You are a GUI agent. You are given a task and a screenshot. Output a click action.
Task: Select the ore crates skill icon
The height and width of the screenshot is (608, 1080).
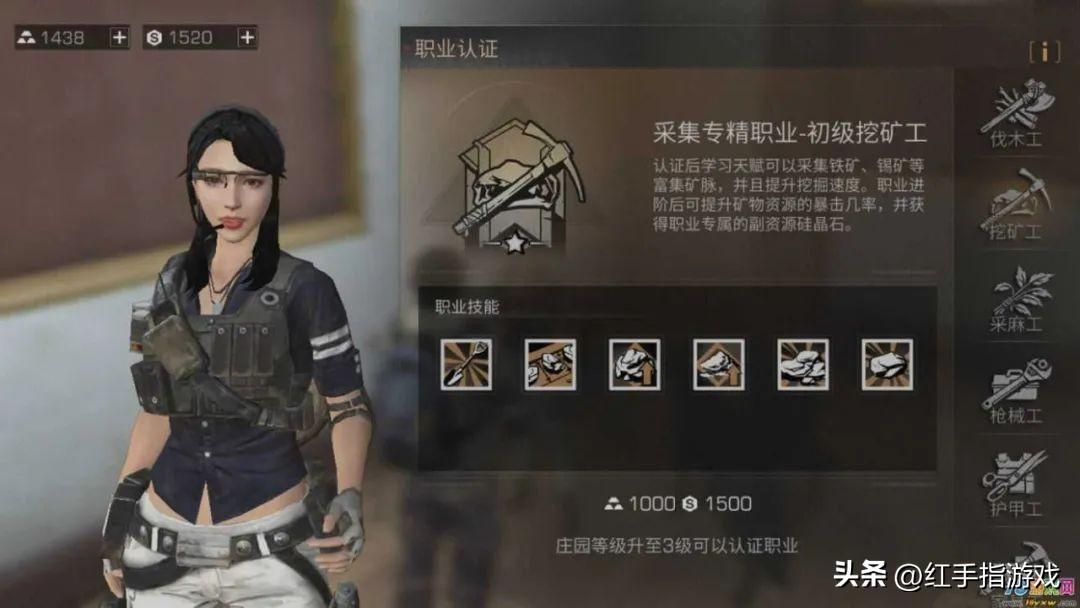click(550, 364)
